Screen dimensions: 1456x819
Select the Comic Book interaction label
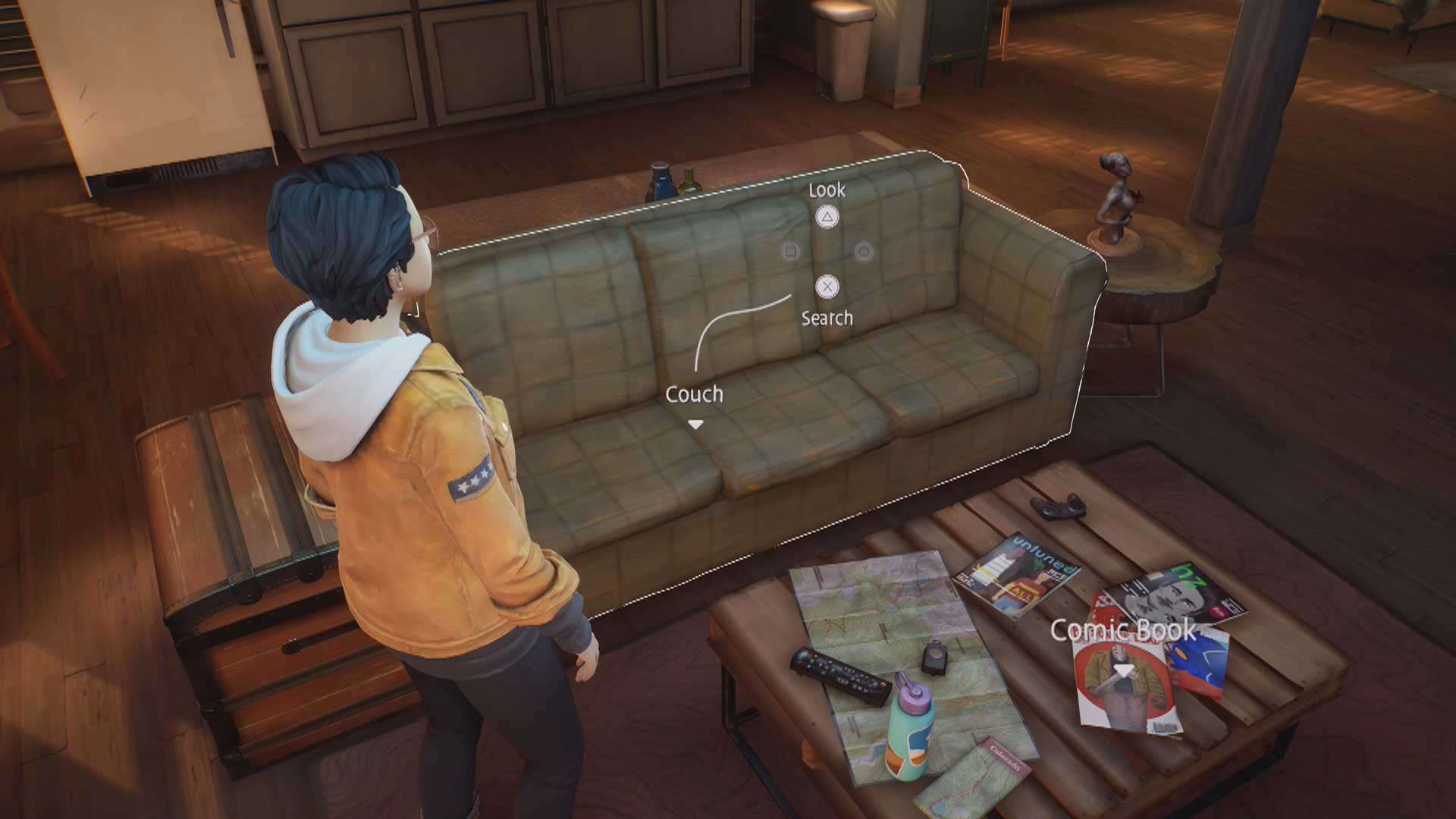(x=1123, y=630)
